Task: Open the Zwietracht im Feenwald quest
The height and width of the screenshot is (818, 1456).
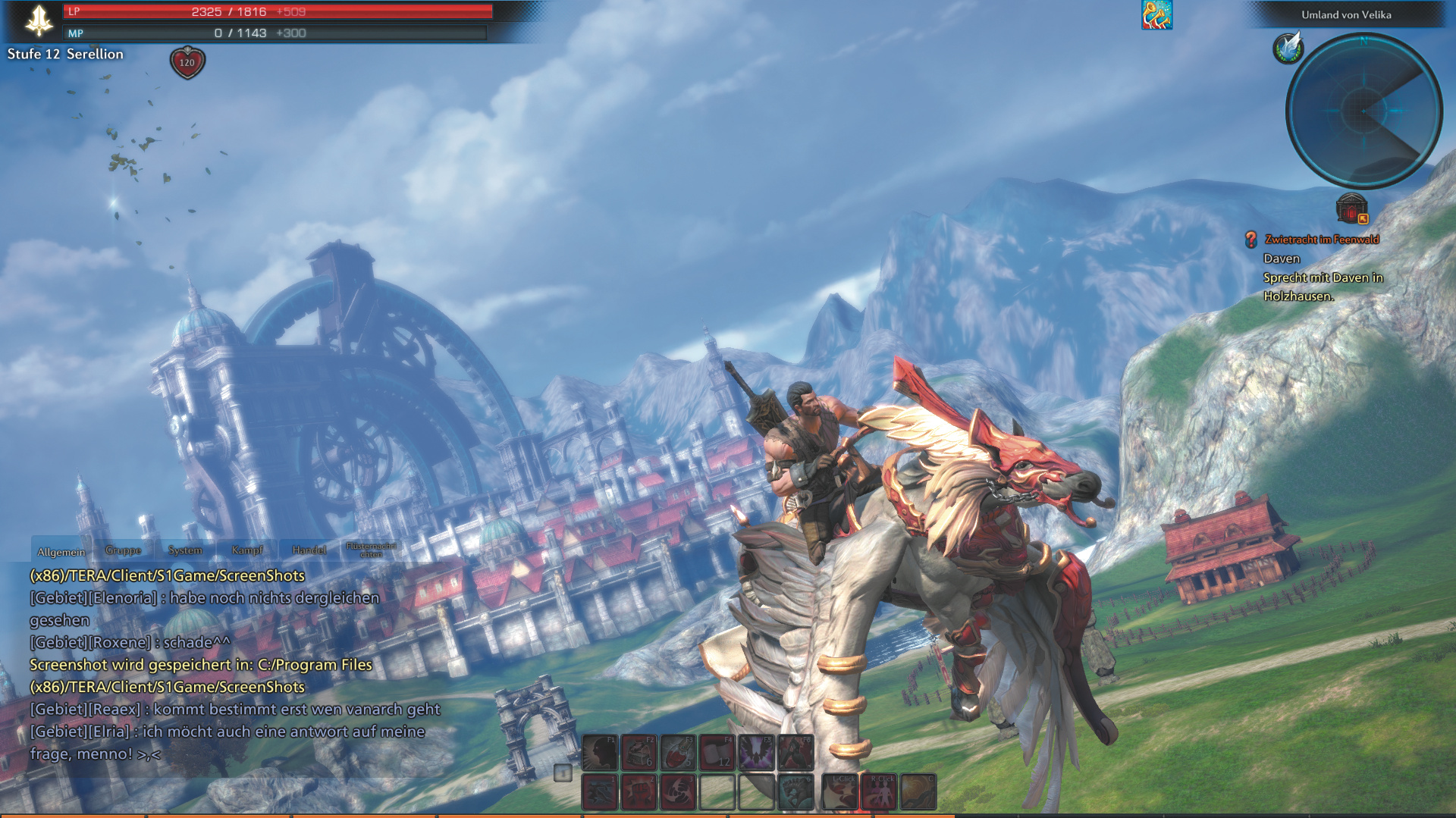Action: (1321, 240)
